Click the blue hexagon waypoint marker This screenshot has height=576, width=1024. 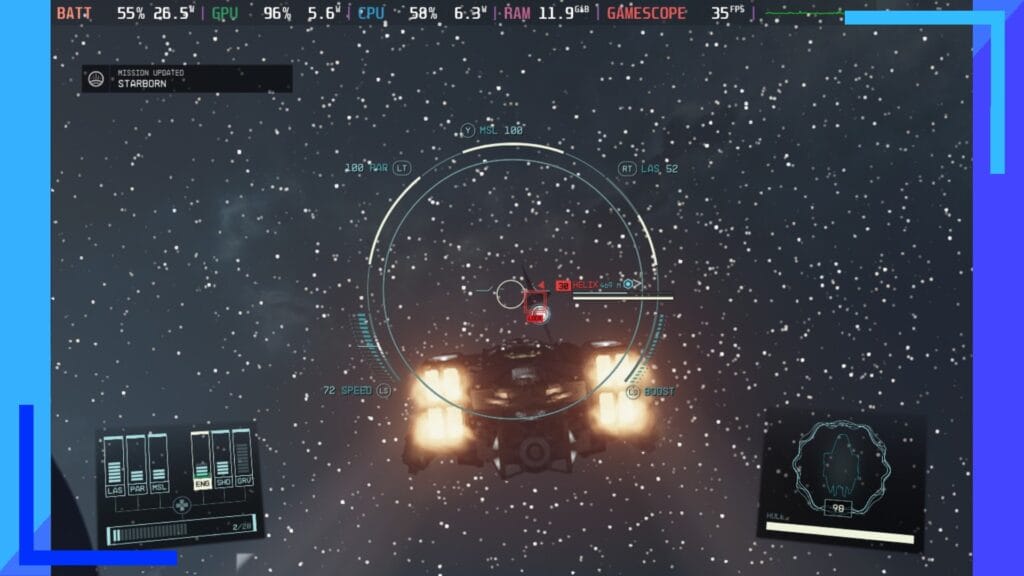[629, 285]
